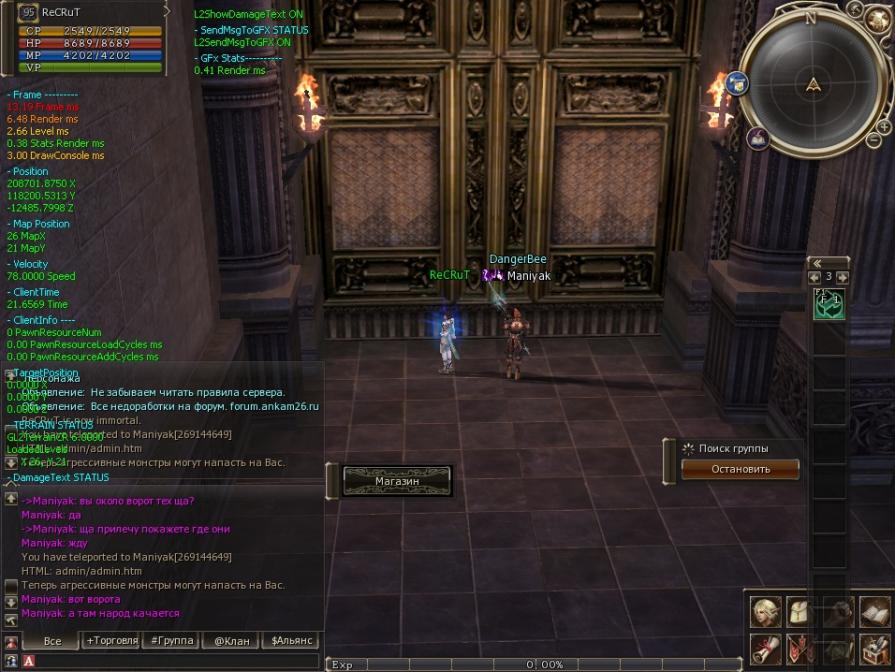Zoom in the minimap with plus button

(884, 127)
